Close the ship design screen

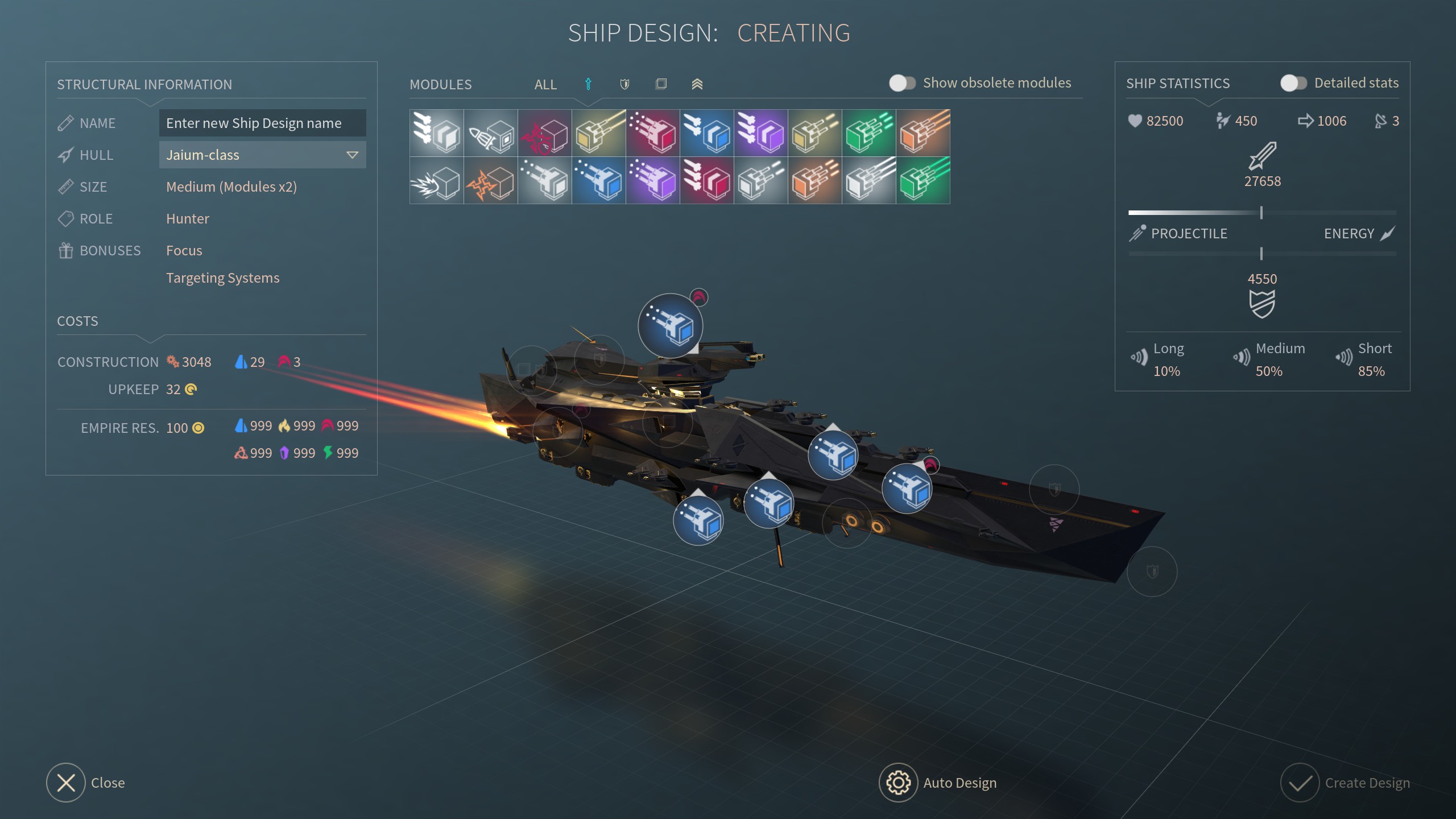(66, 783)
